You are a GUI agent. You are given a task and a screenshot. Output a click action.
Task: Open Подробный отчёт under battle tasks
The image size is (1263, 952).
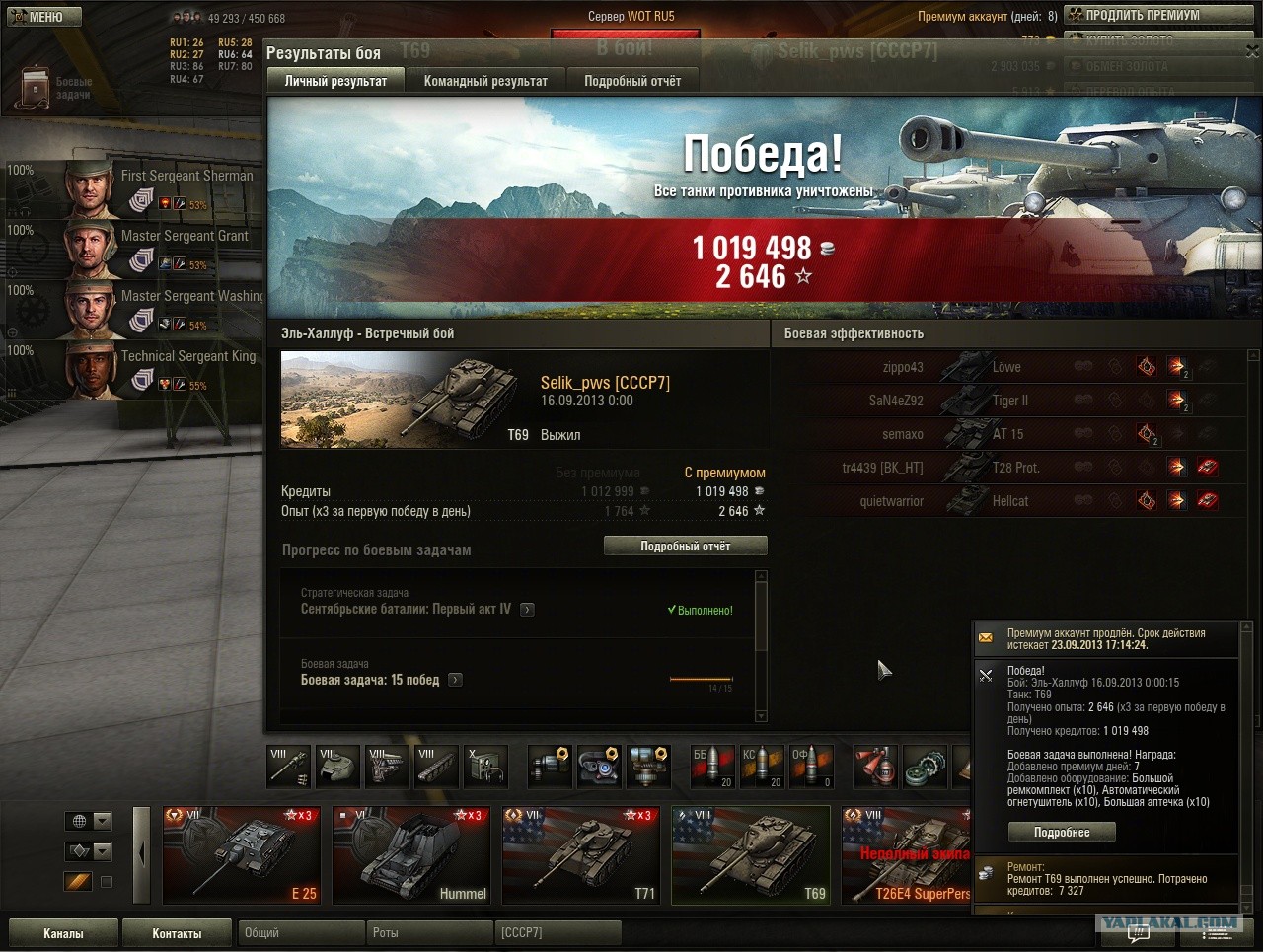[x=685, y=546]
